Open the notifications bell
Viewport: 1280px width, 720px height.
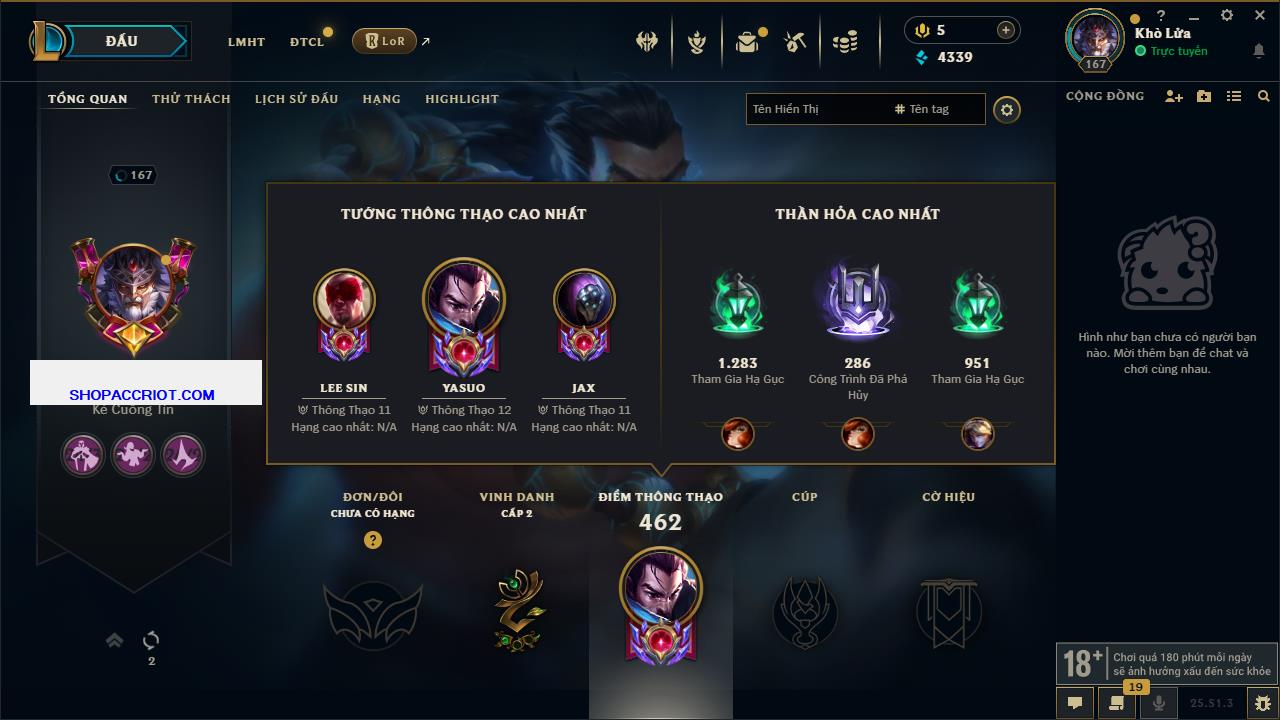coord(1258,51)
